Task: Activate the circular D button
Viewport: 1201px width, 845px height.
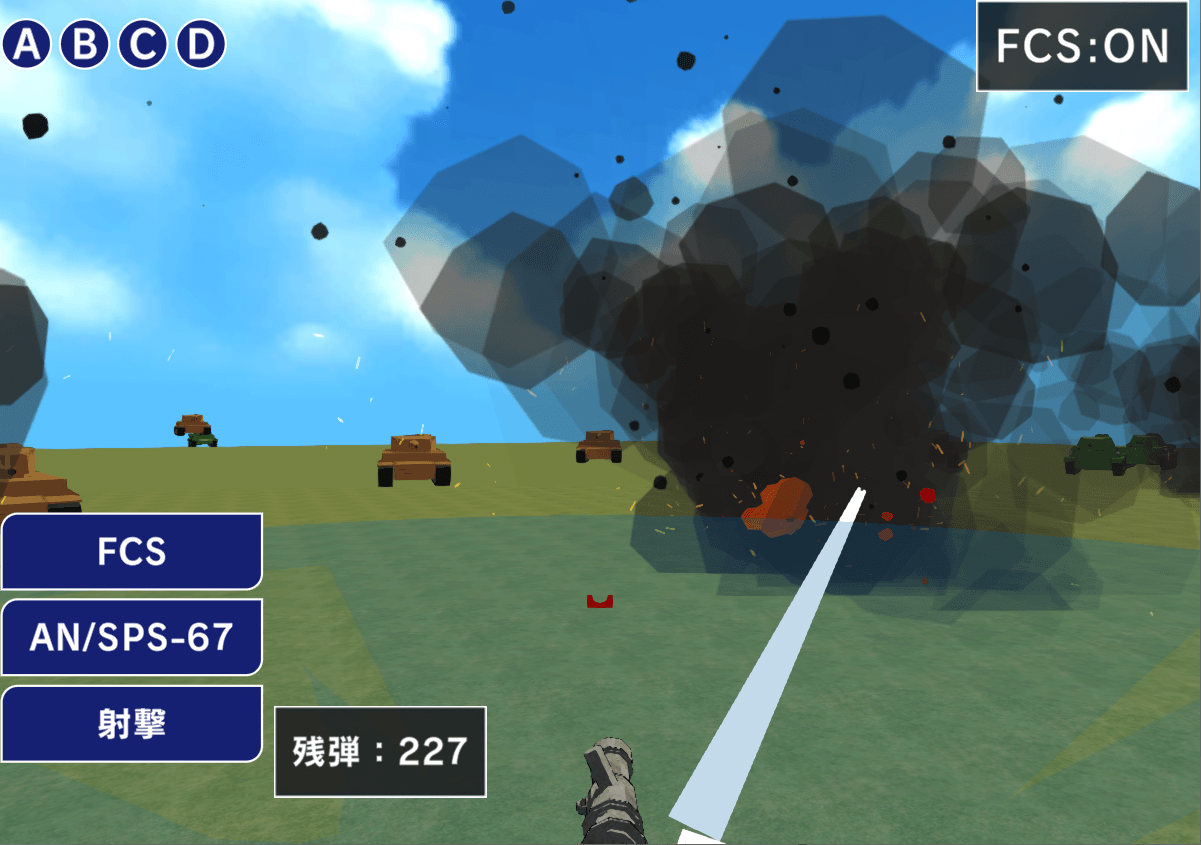Action: coord(201,44)
